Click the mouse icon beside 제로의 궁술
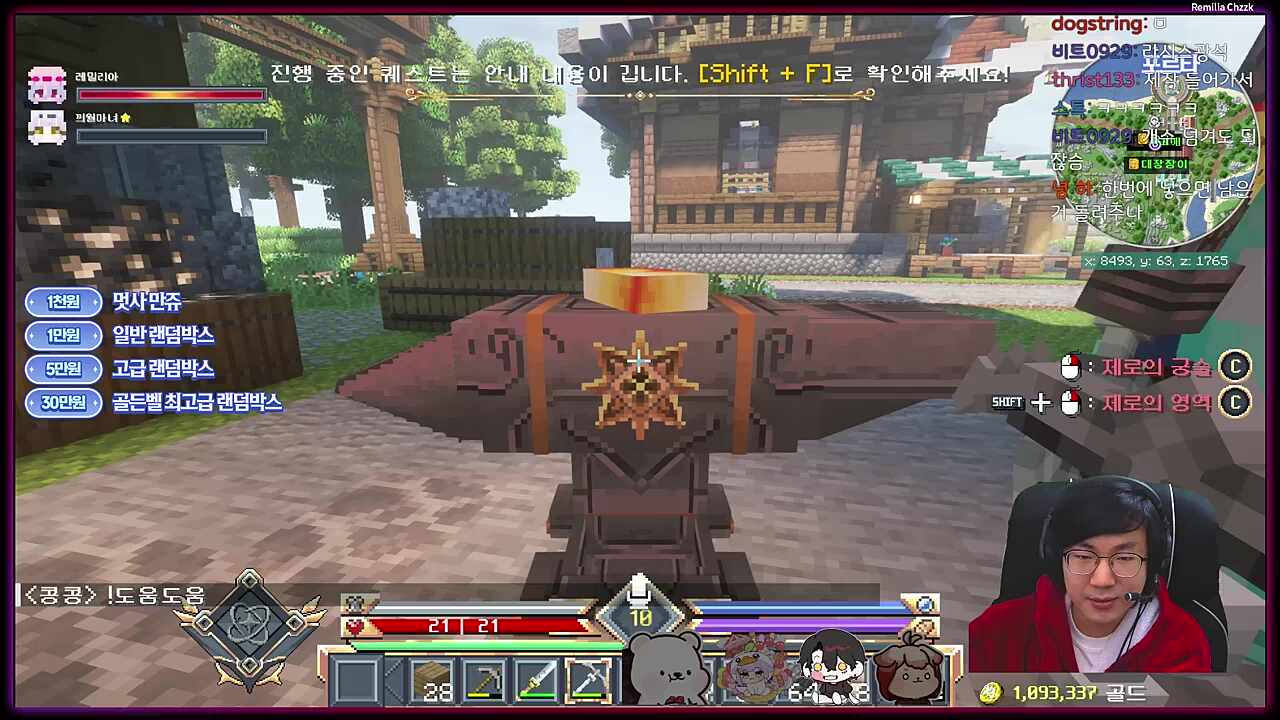Screen dimensions: 1280x720 pyautogui.click(x=1072, y=367)
